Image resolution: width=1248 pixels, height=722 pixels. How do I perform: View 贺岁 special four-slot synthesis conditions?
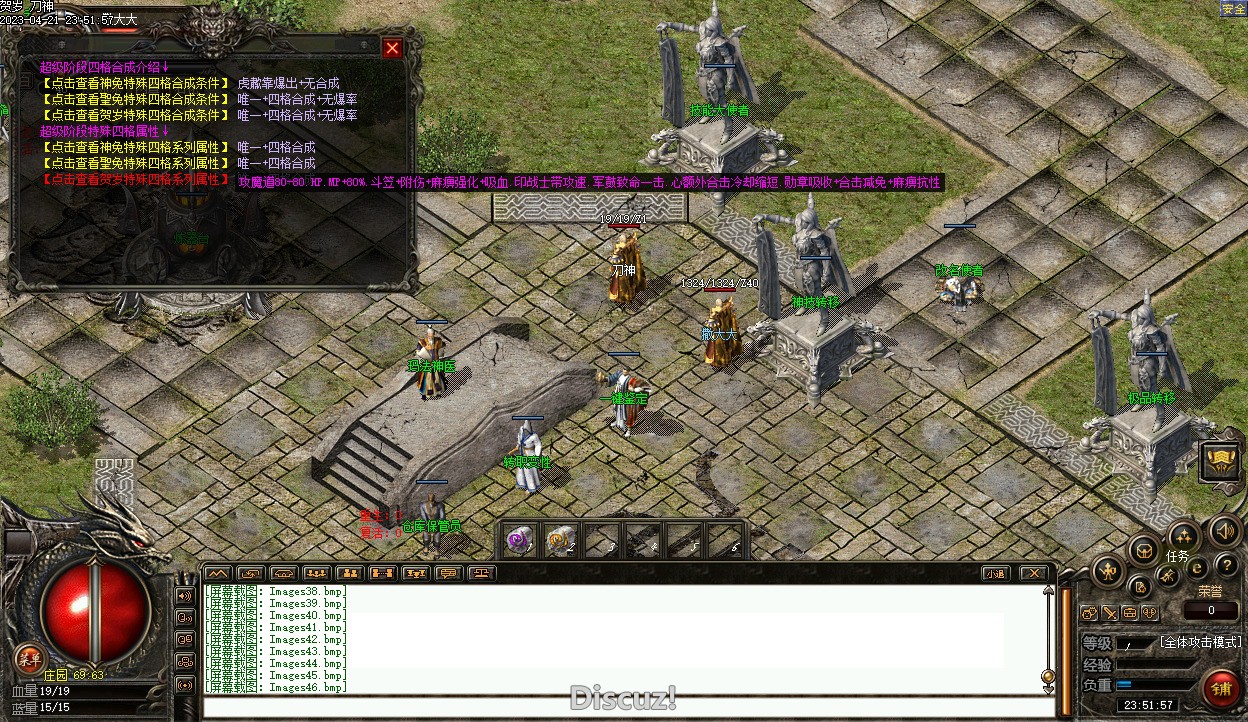coord(135,116)
